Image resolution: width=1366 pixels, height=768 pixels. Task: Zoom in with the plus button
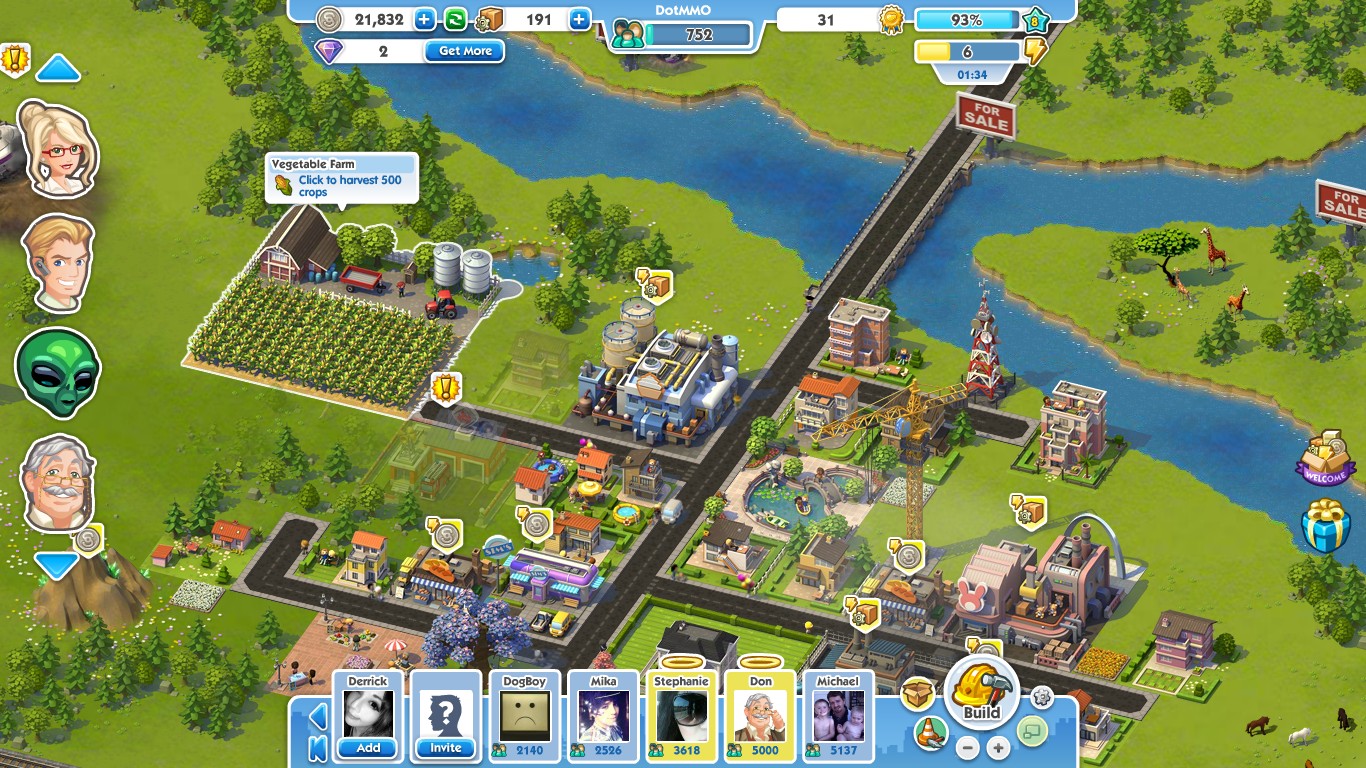pyautogui.click(x=996, y=747)
